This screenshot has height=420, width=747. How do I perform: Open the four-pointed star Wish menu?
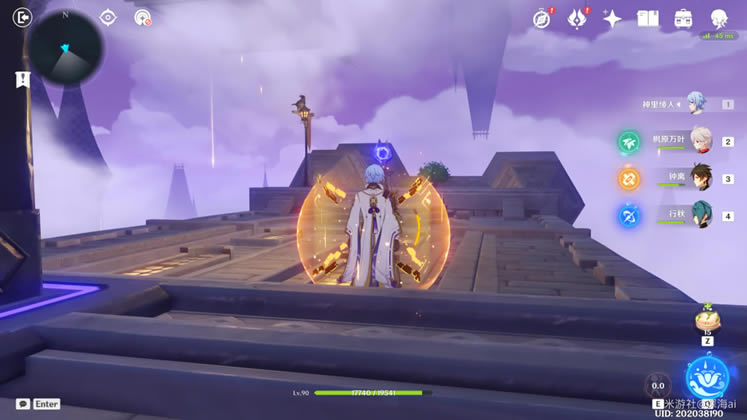pyautogui.click(x=612, y=18)
